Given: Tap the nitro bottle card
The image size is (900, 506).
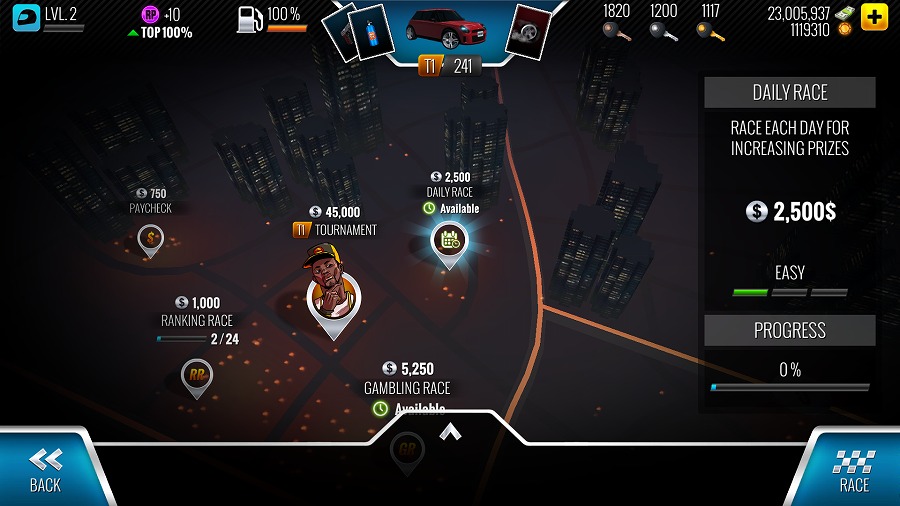Looking at the screenshot, I should 374,32.
